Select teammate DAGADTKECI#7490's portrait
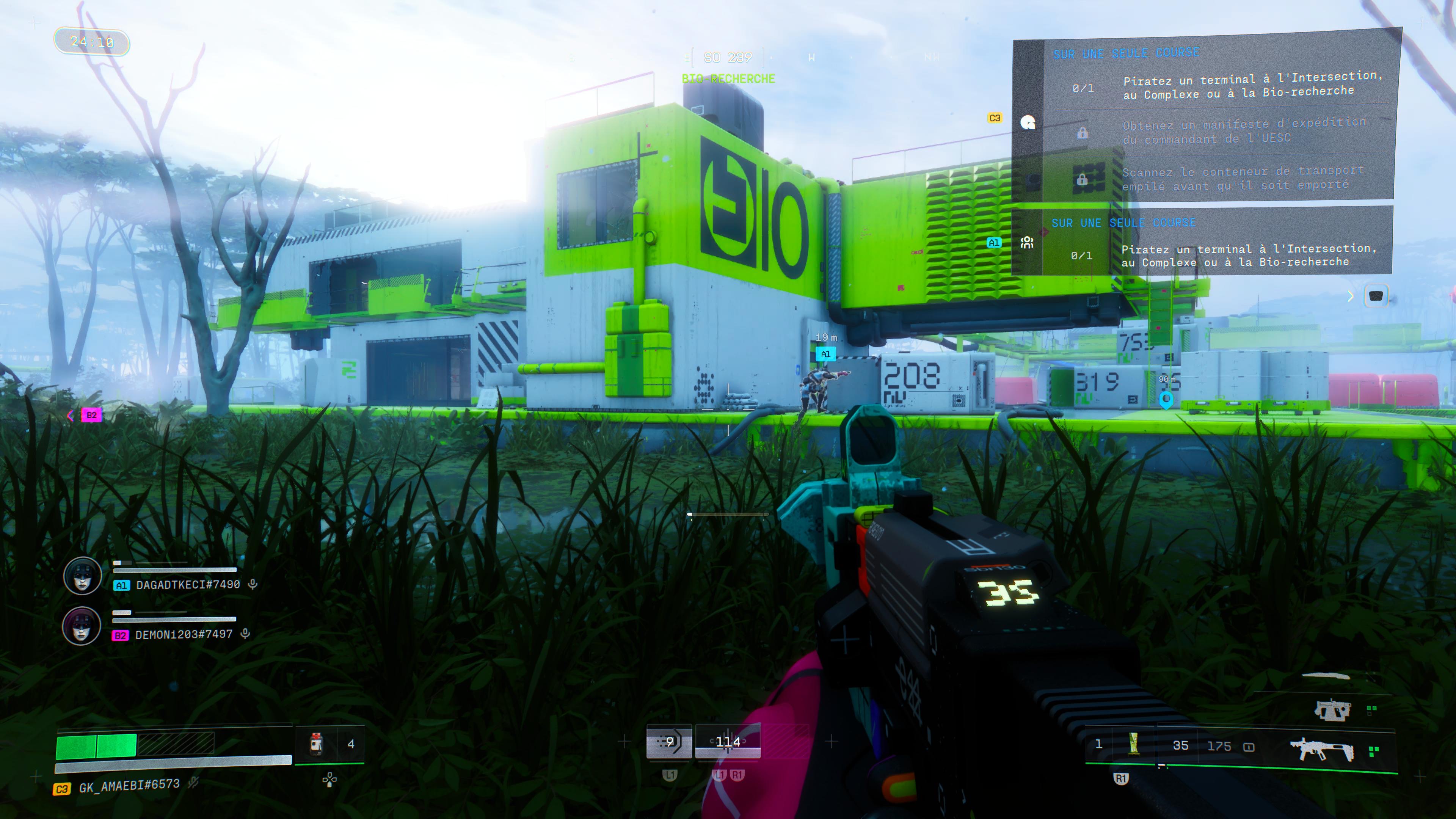The width and height of the screenshot is (1456, 819). pyautogui.click(x=83, y=576)
